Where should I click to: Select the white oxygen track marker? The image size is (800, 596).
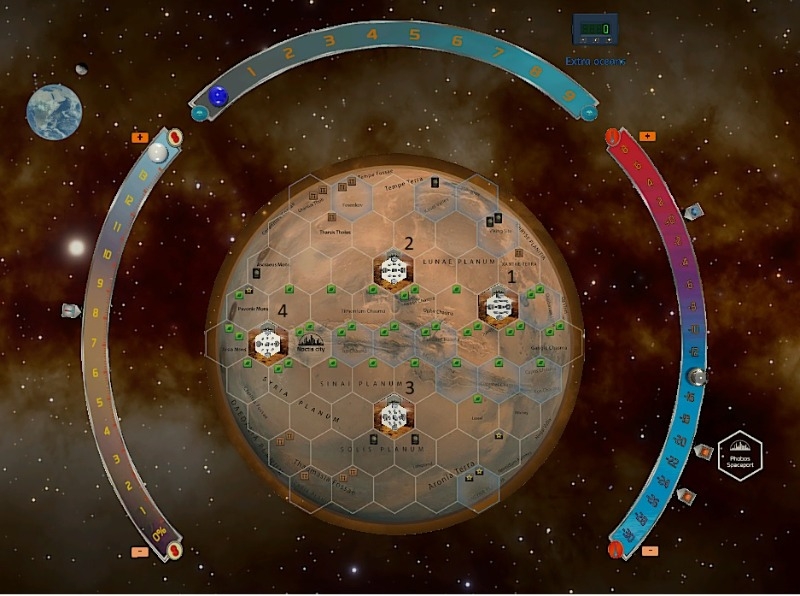[156, 153]
